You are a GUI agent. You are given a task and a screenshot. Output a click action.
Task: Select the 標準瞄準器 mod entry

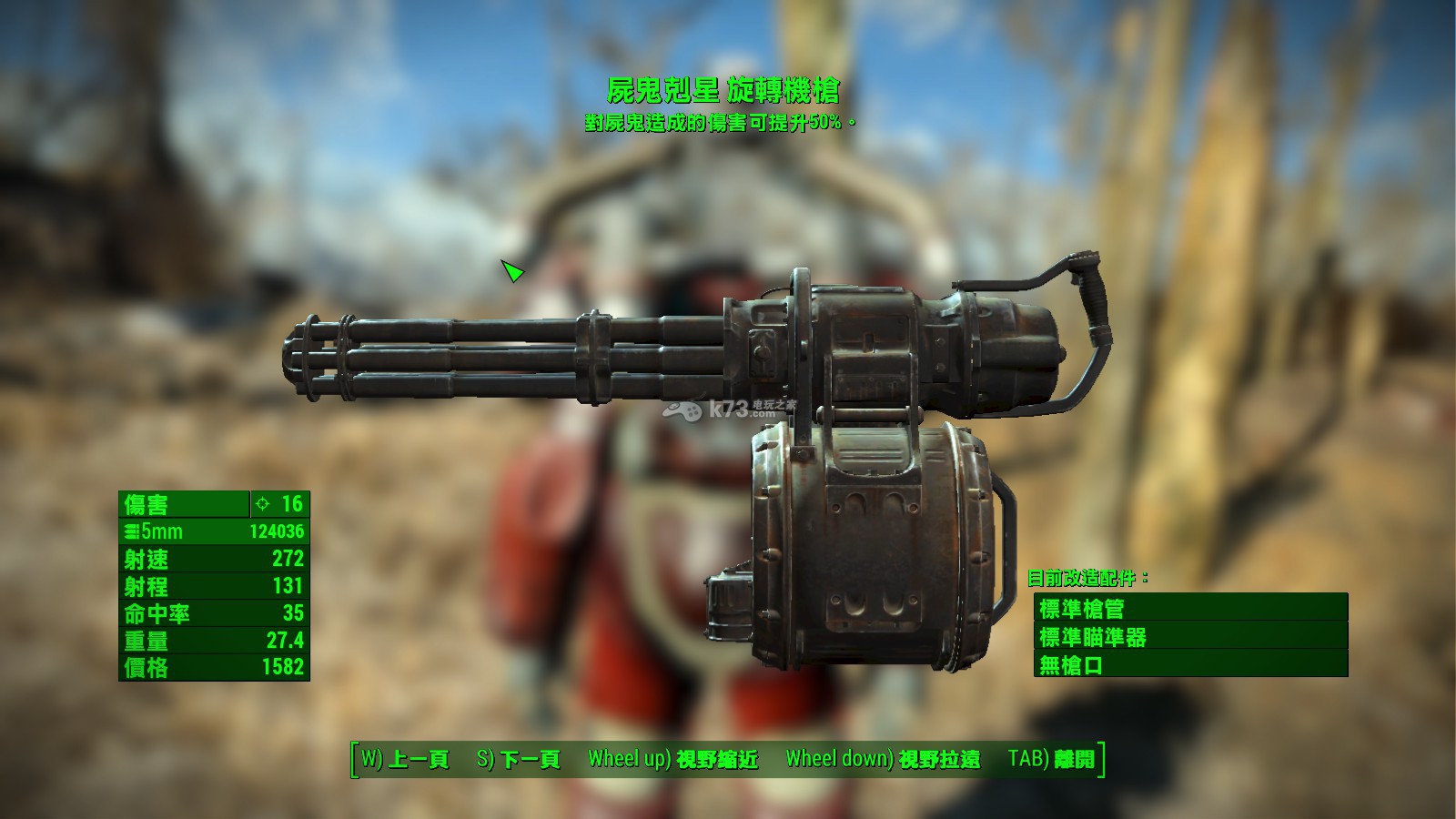click(1190, 637)
